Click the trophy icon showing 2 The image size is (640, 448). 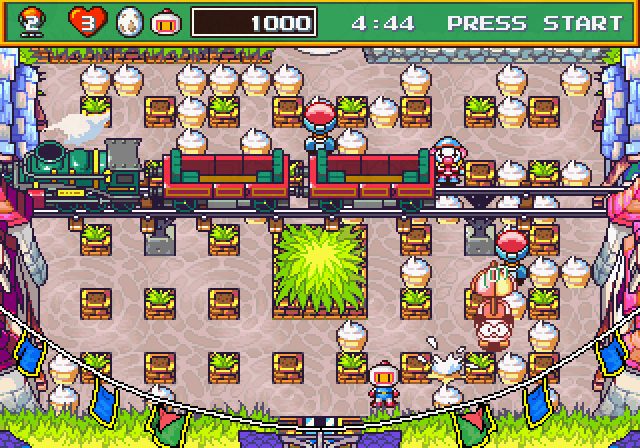coord(31,21)
